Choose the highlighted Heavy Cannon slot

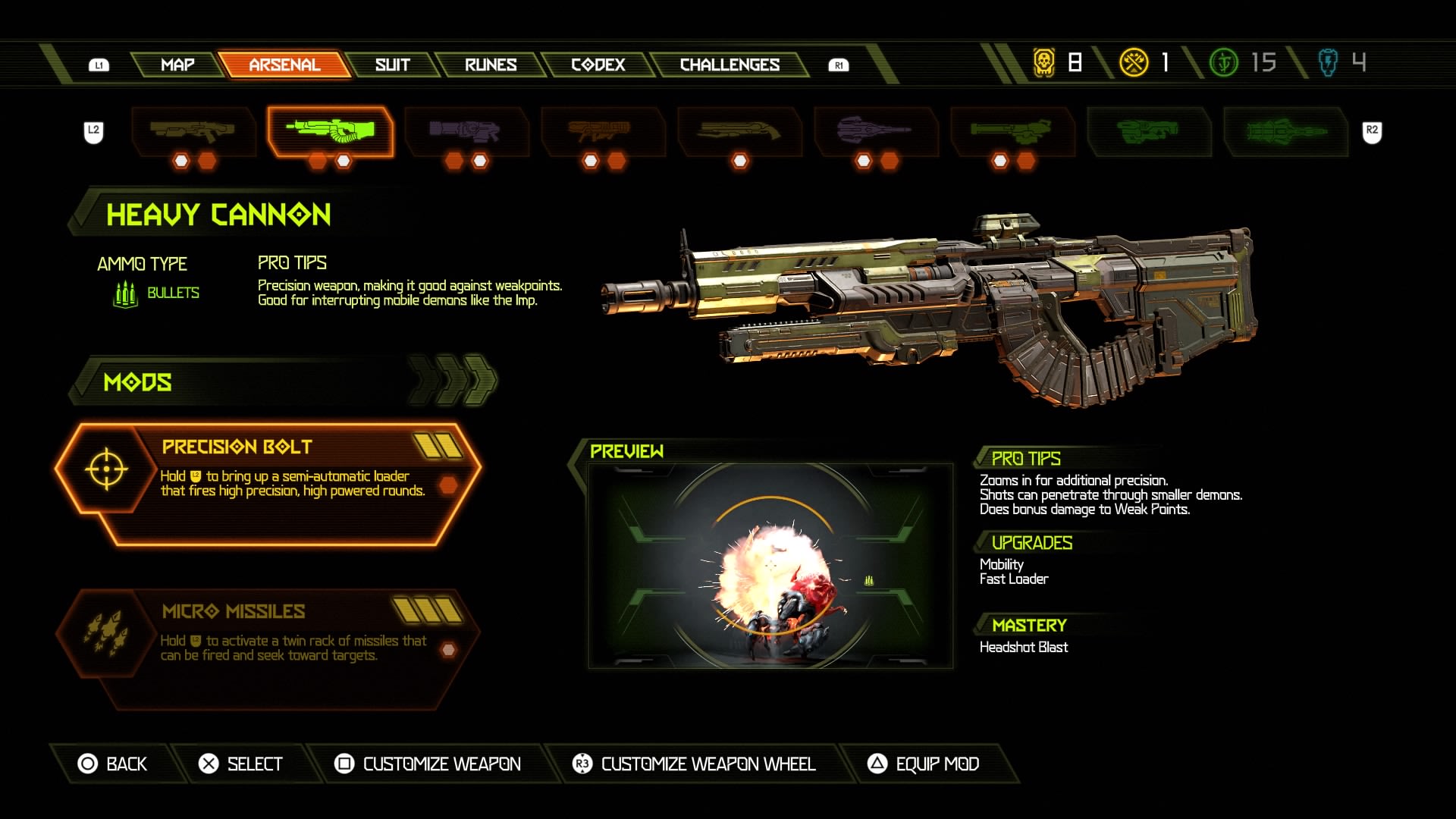tap(330, 131)
